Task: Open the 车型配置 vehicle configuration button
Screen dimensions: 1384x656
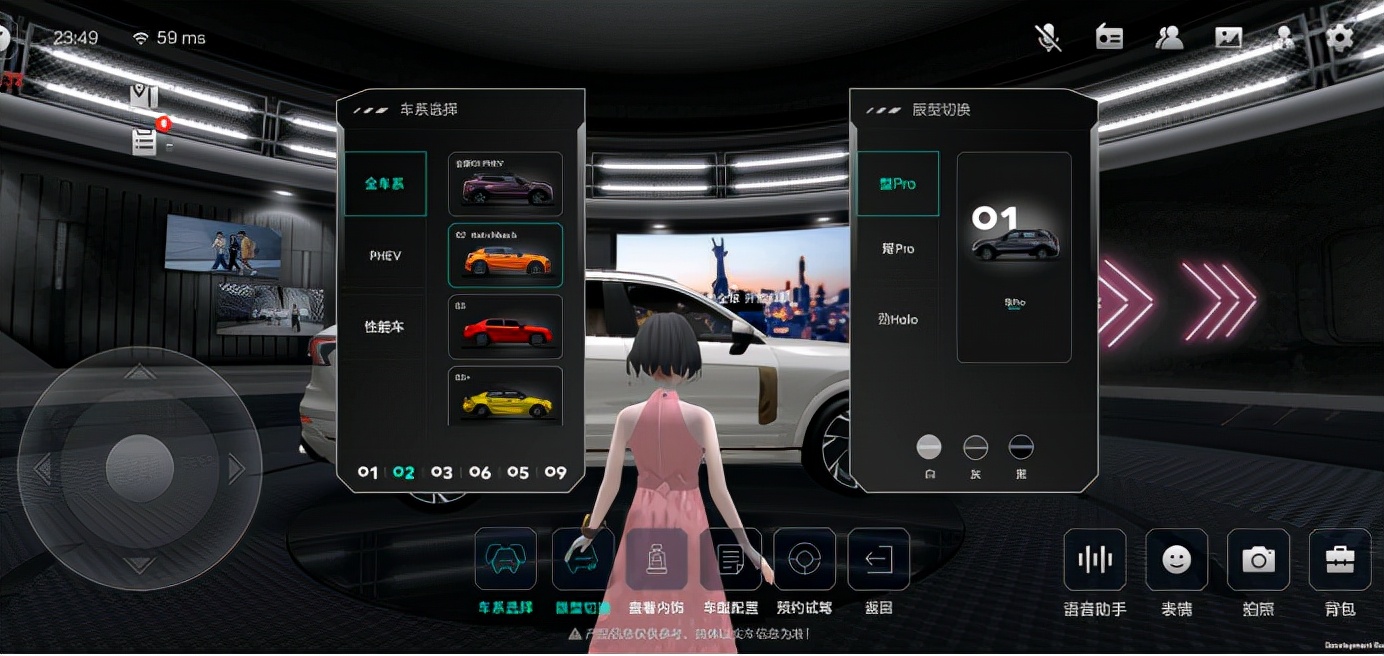Action: click(x=731, y=560)
